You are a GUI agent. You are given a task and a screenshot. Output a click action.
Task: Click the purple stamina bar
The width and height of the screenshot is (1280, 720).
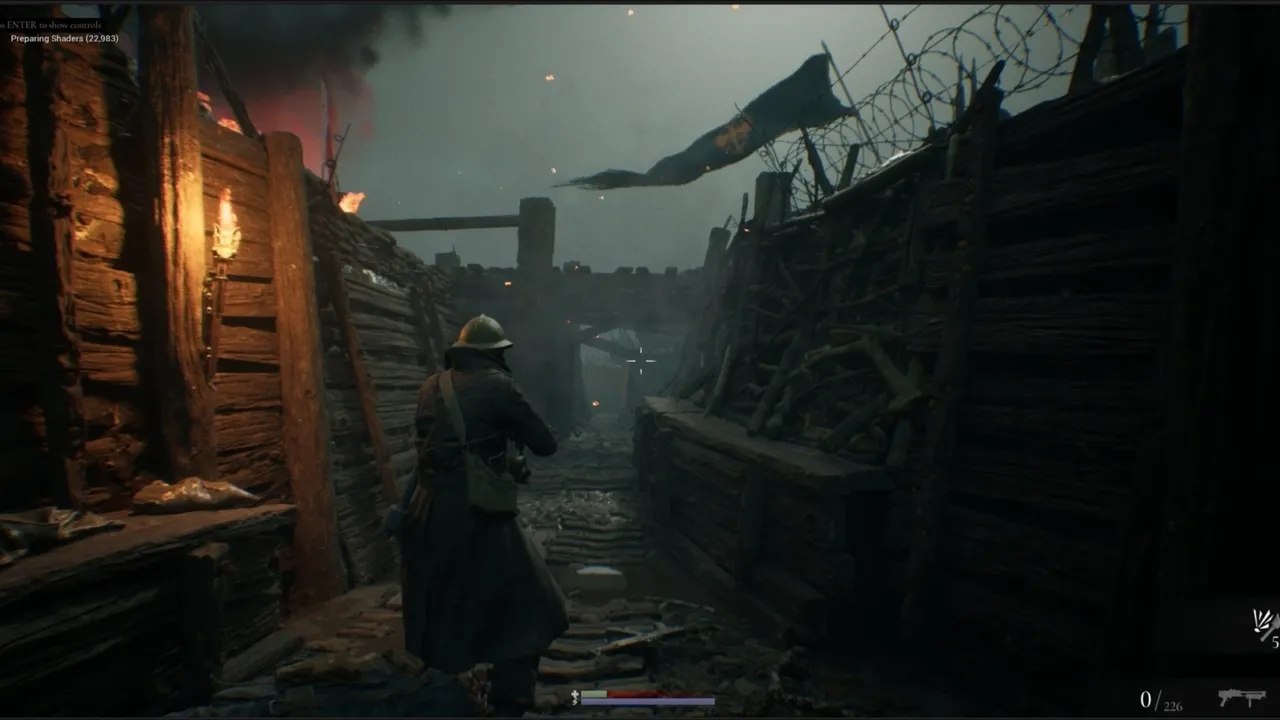click(647, 701)
